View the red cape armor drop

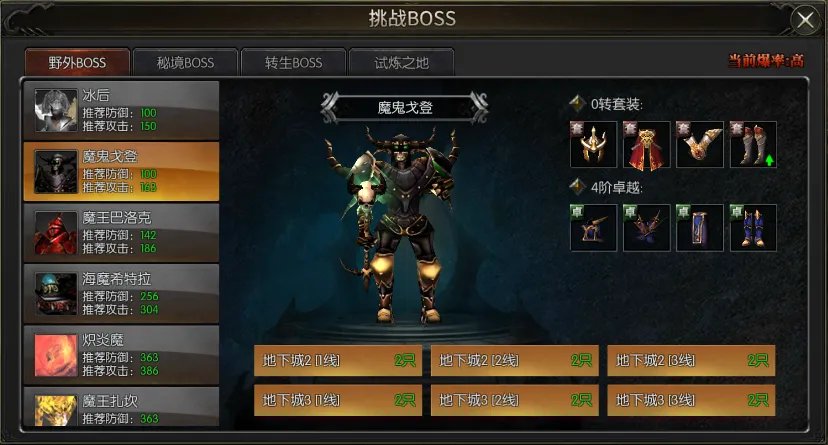pos(646,145)
